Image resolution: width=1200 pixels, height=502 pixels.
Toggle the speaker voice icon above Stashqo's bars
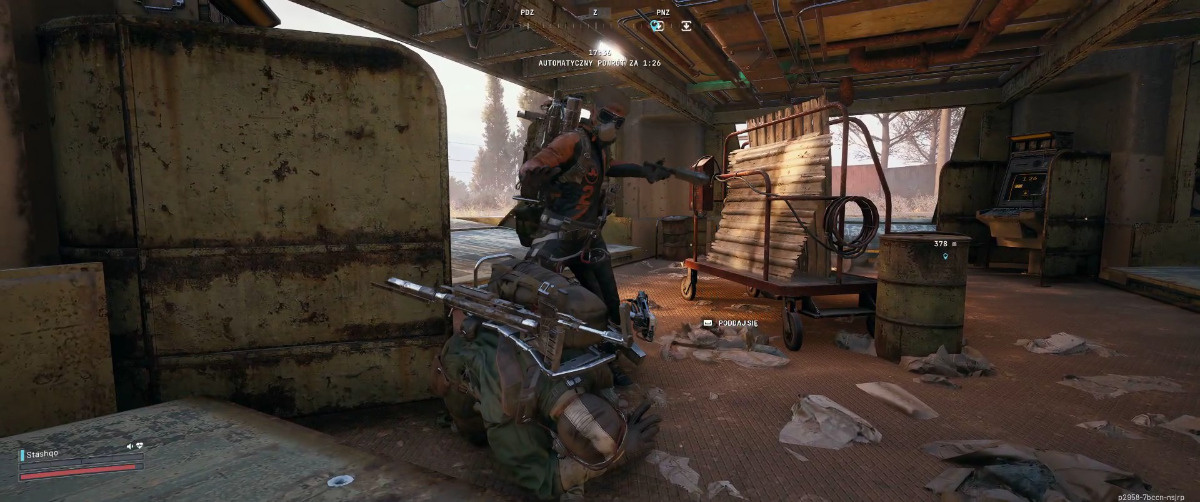[129, 446]
